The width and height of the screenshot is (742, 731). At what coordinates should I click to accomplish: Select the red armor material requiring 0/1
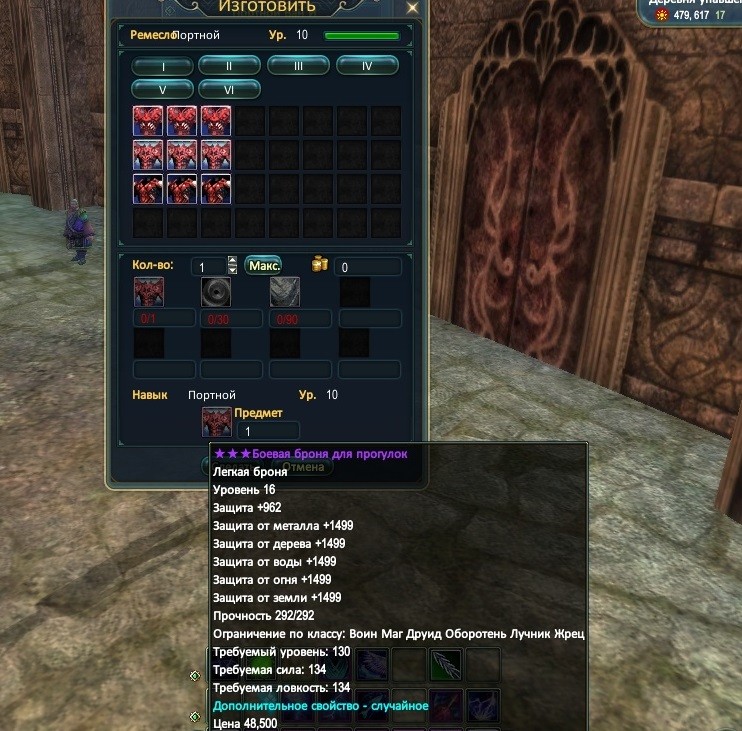pos(149,292)
